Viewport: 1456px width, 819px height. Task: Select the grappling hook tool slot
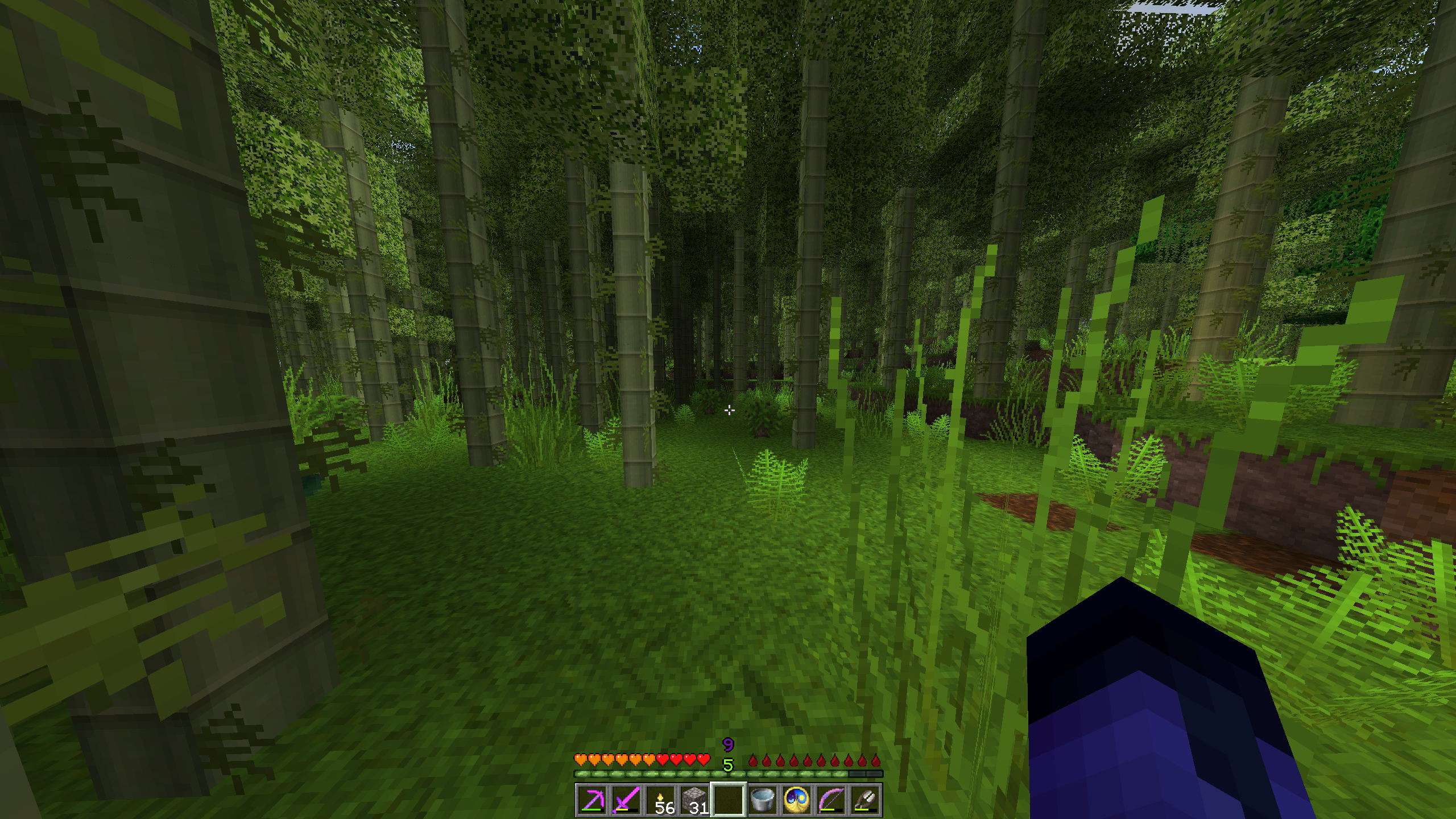tap(865, 800)
